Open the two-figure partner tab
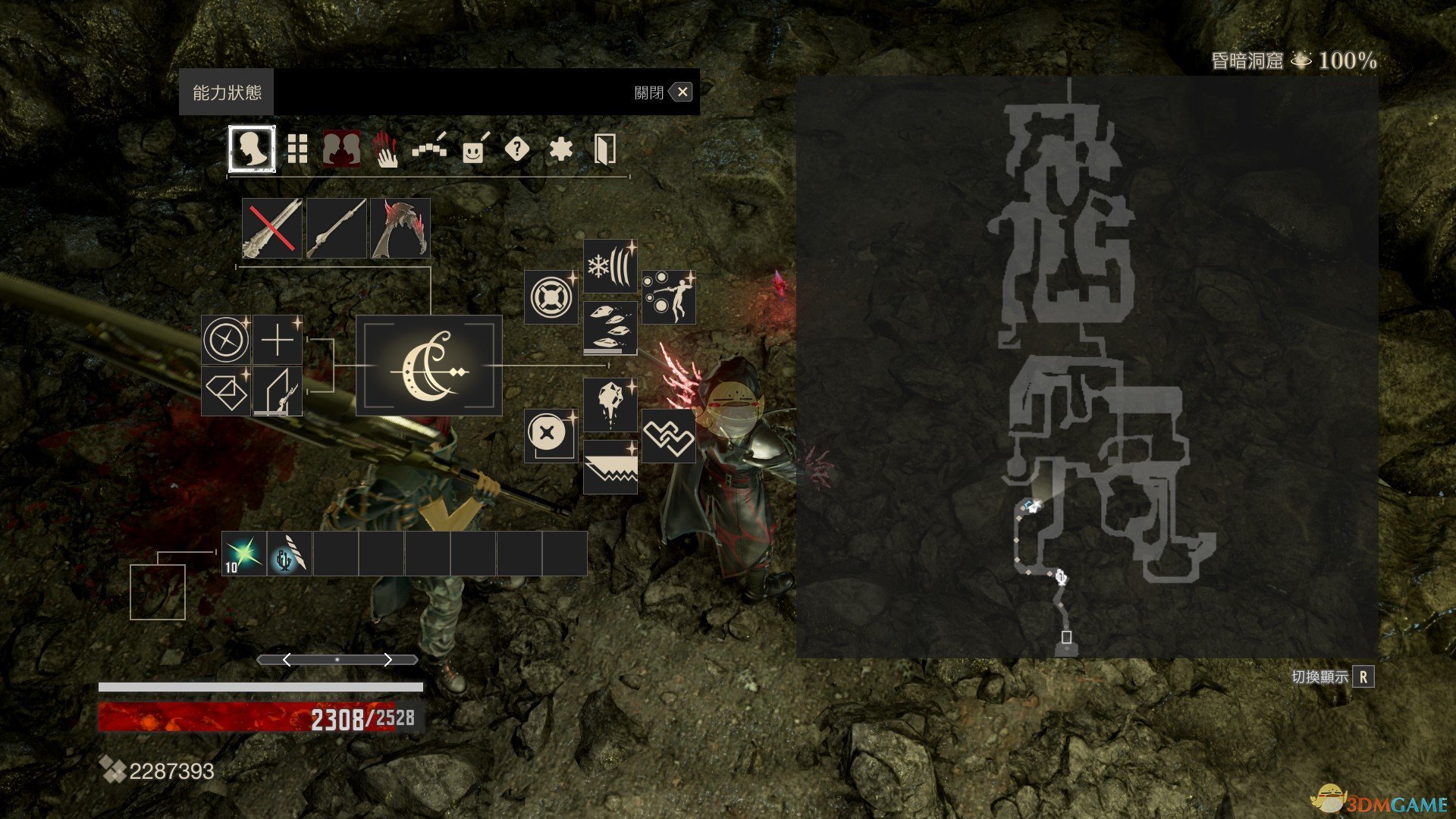Screen dimensions: 1456x819 341,149
